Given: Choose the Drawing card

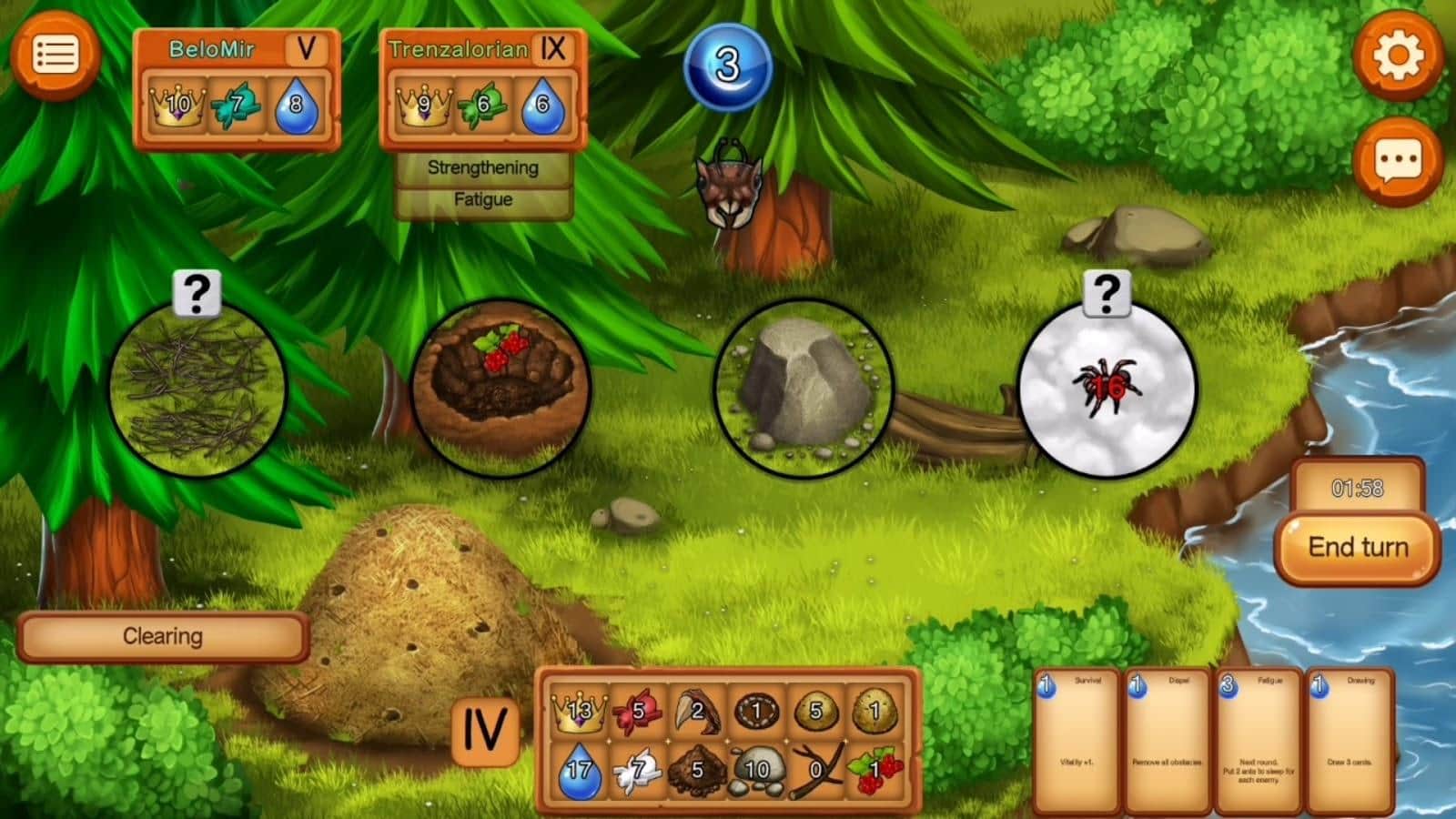Looking at the screenshot, I should (x=1350, y=739).
